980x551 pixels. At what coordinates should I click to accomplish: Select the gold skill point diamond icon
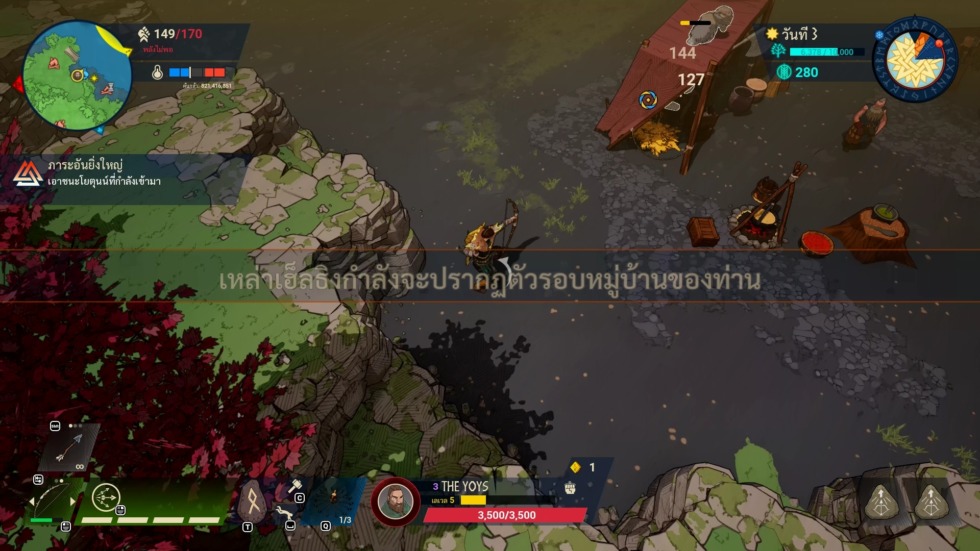pyautogui.click(x=575, y=467)
